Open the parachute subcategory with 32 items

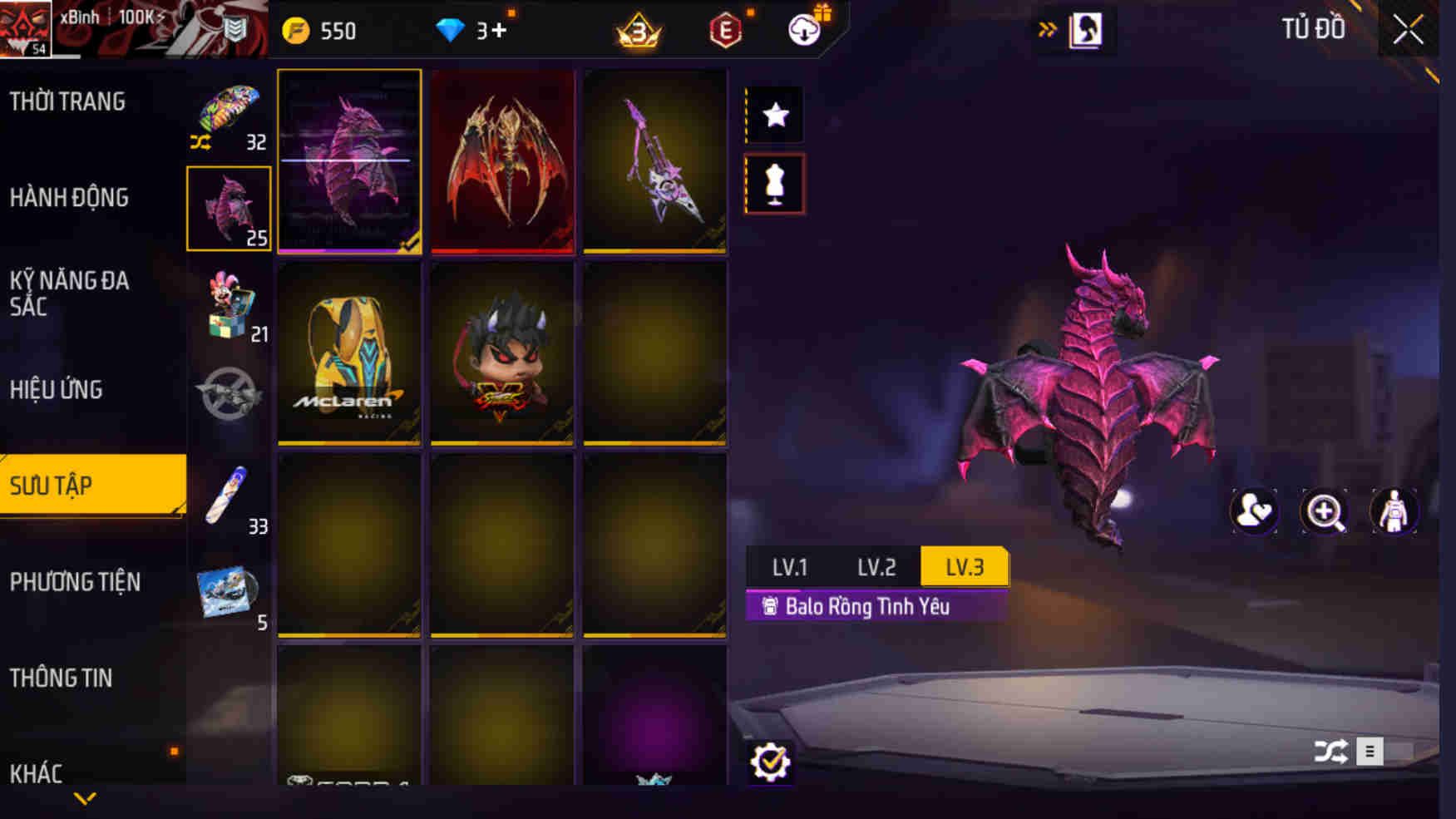point(229,116)
